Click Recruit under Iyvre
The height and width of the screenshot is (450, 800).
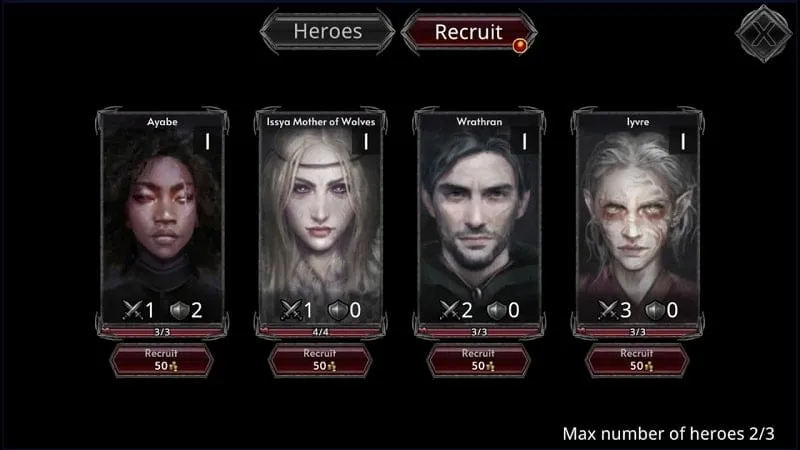tap(636, 360)
